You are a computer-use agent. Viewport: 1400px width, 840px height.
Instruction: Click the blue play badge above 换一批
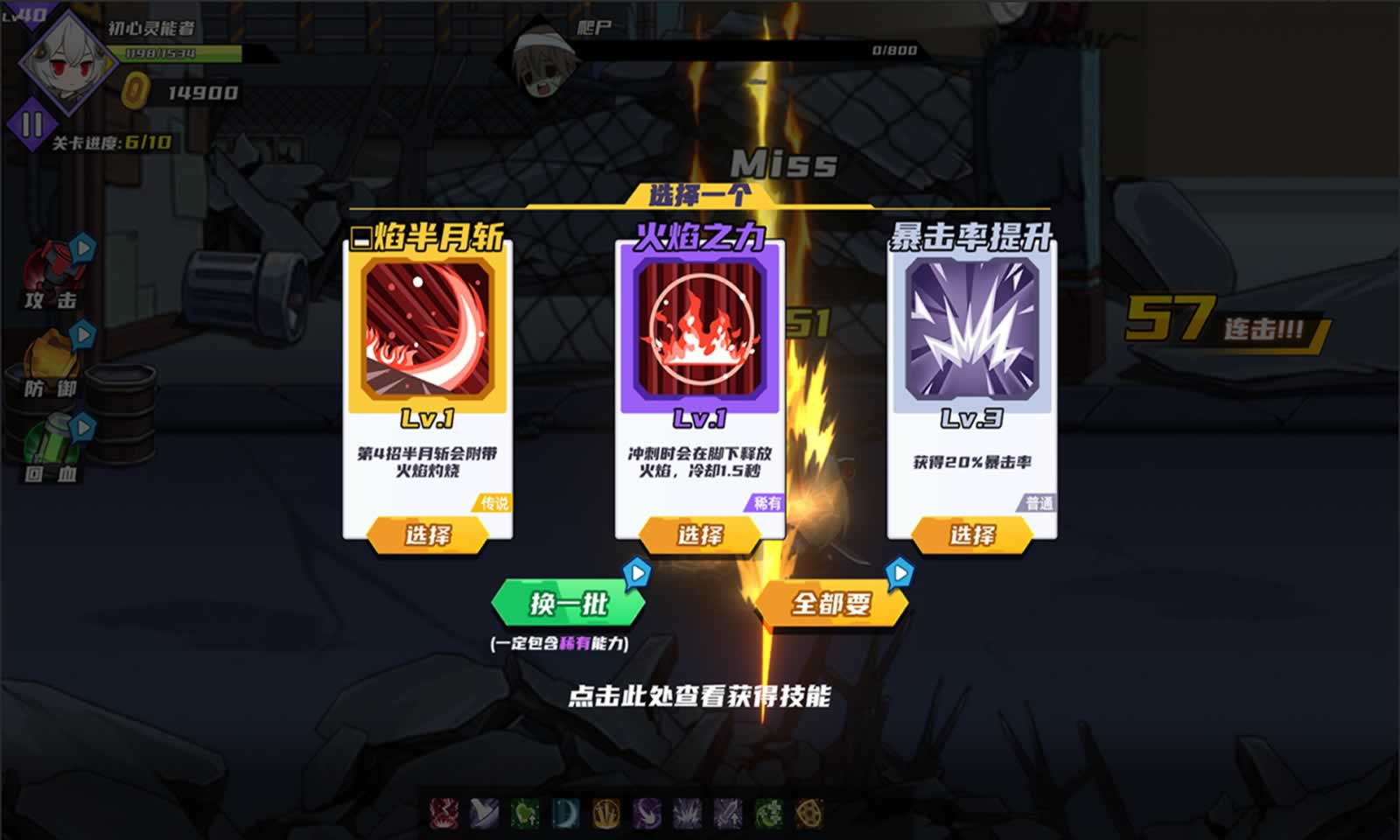coord(638,570)
